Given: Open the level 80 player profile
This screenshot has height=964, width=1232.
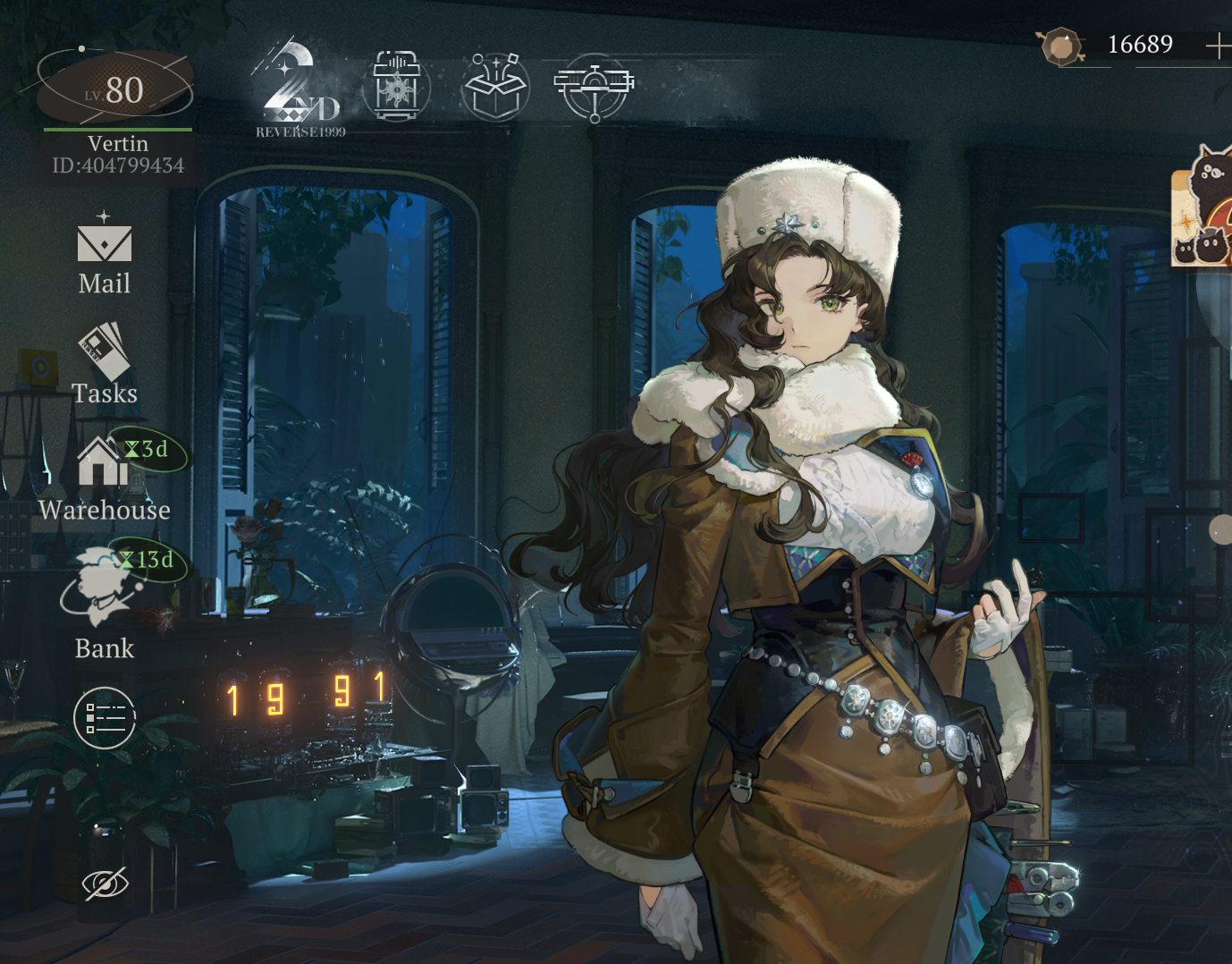Looking at the screenshot, I should pyautogui.click(x=114, y=89).
